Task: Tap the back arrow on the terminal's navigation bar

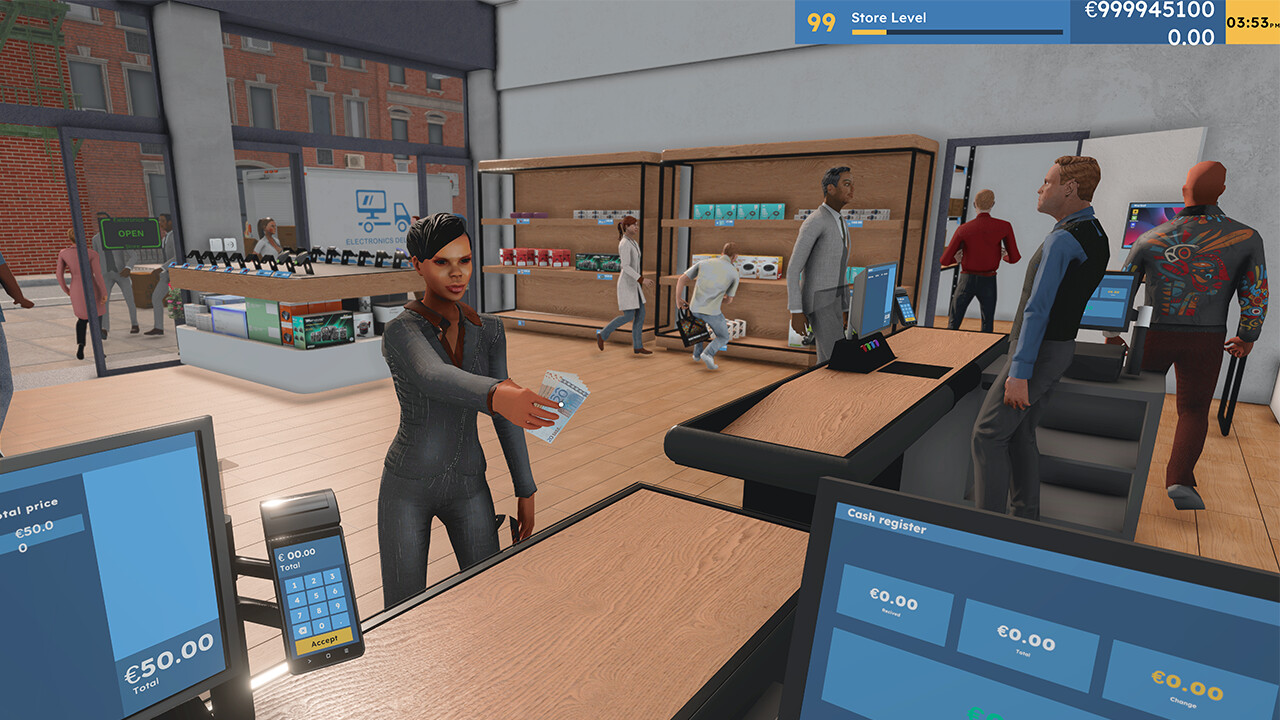Action: coord(309,660)
